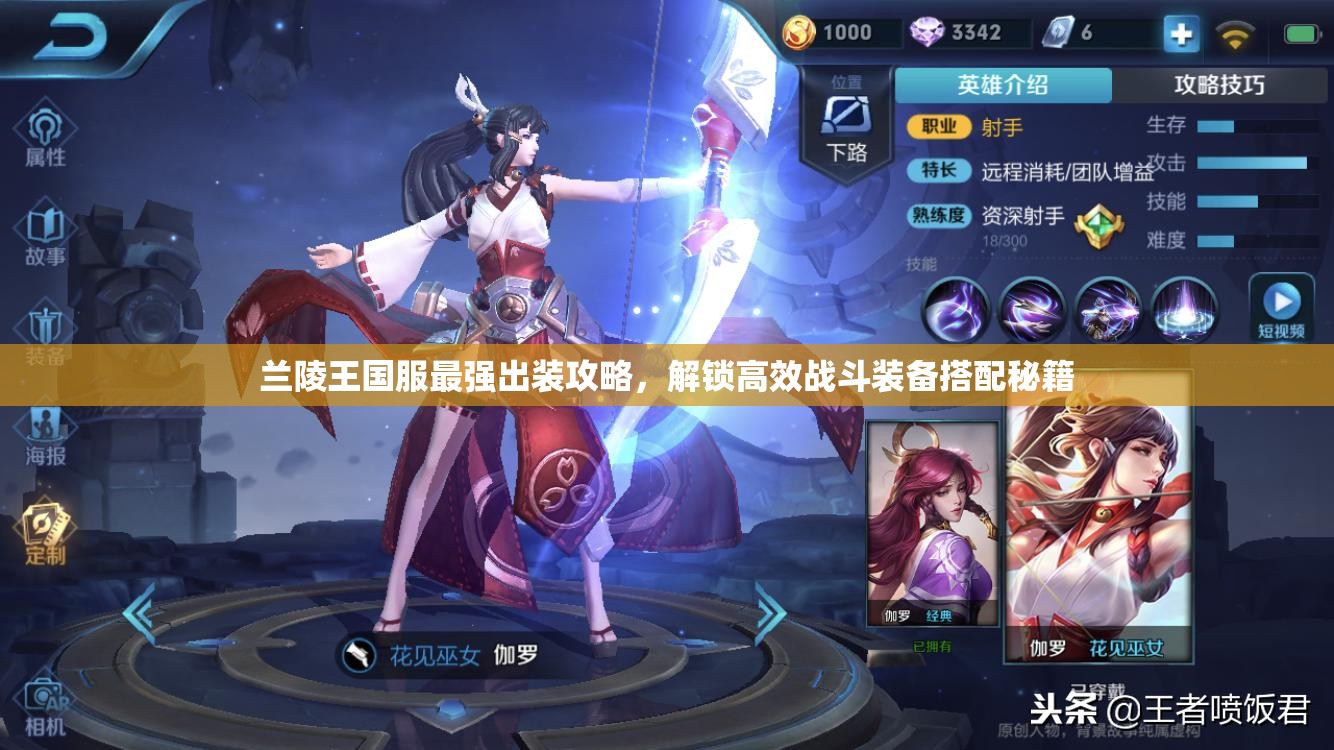This screenshot has width=1334, height=750.
Task: Switch to the 英雄介绍 hero intro tab
Action: (1005, 86)
